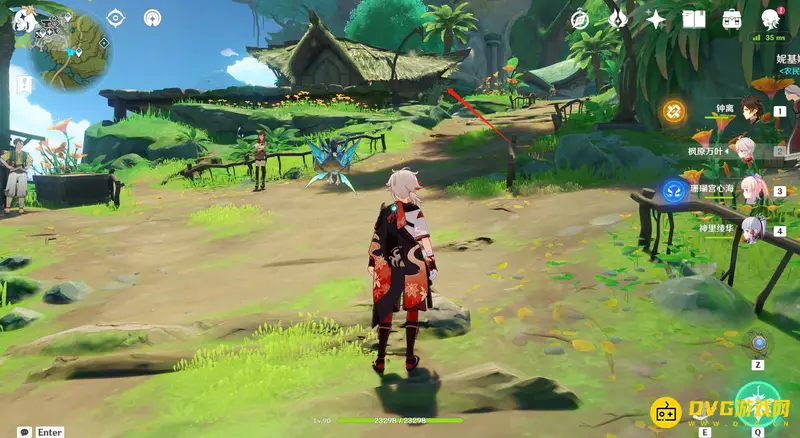Open the compass events icon
800x438 pixels.
point(580,19)
